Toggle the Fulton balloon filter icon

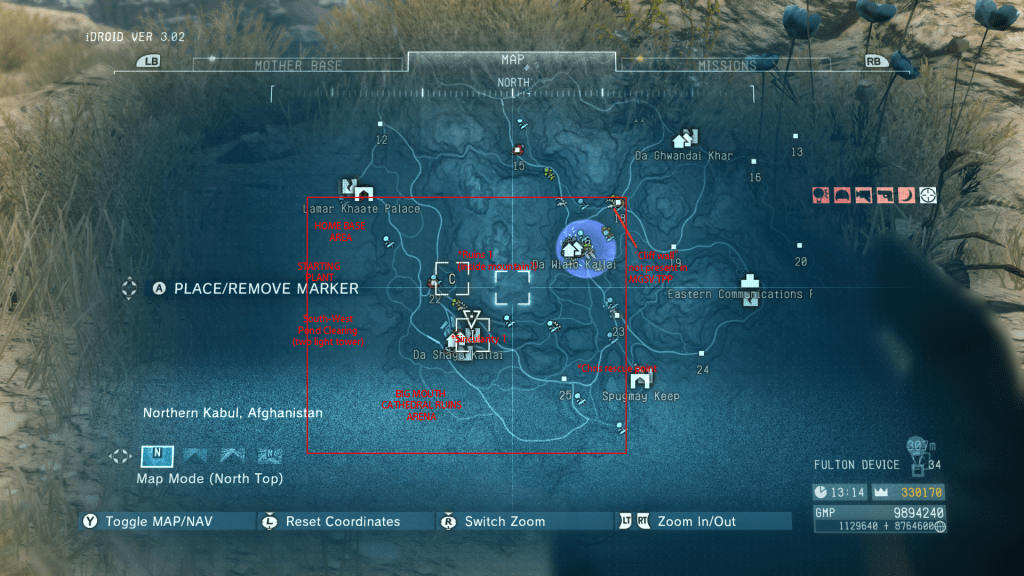(x=821, y=195)
